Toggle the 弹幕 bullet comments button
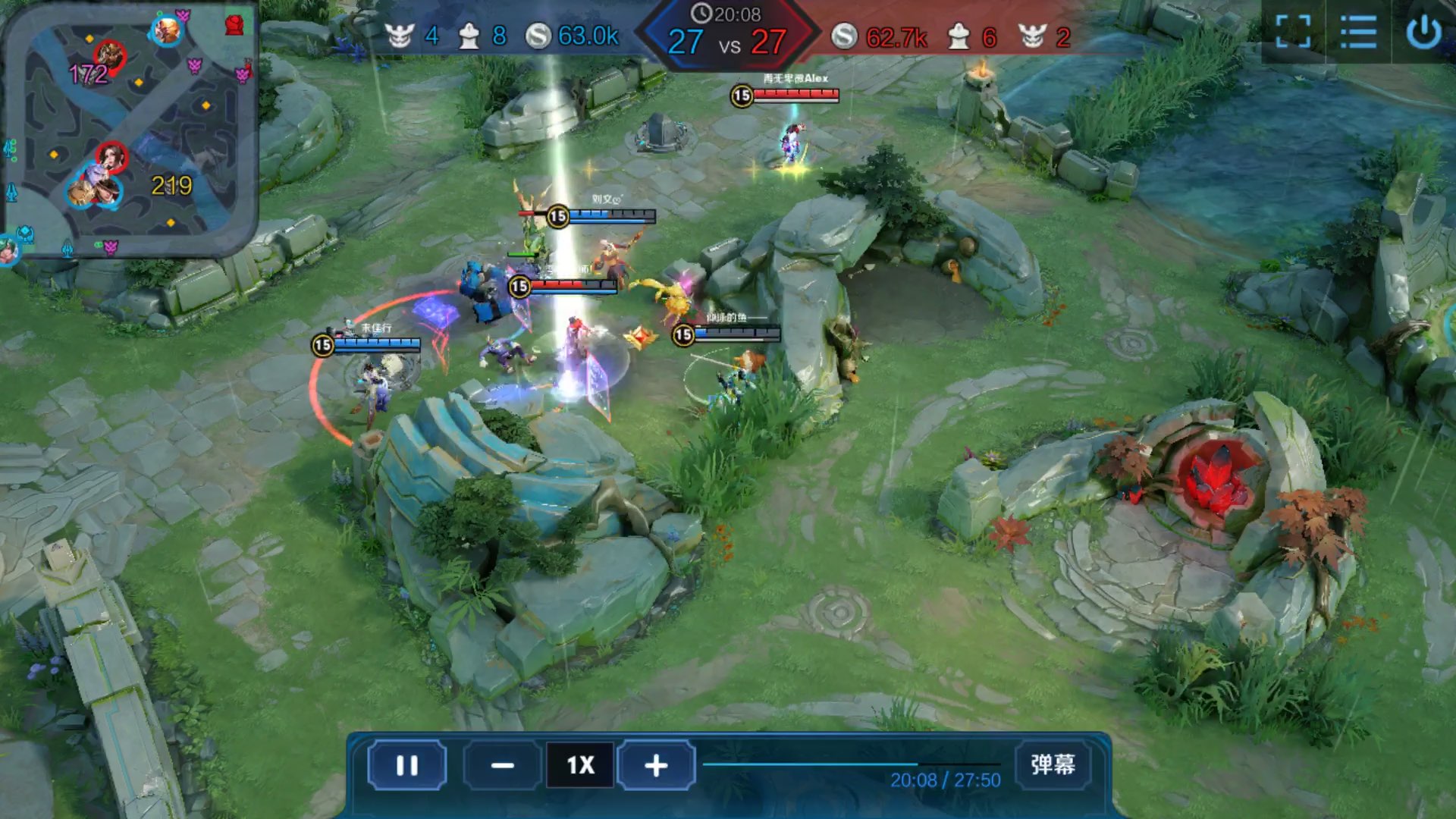This screenshot has height=819, width=1456. pyautogui.click(x=1053, y=764)
